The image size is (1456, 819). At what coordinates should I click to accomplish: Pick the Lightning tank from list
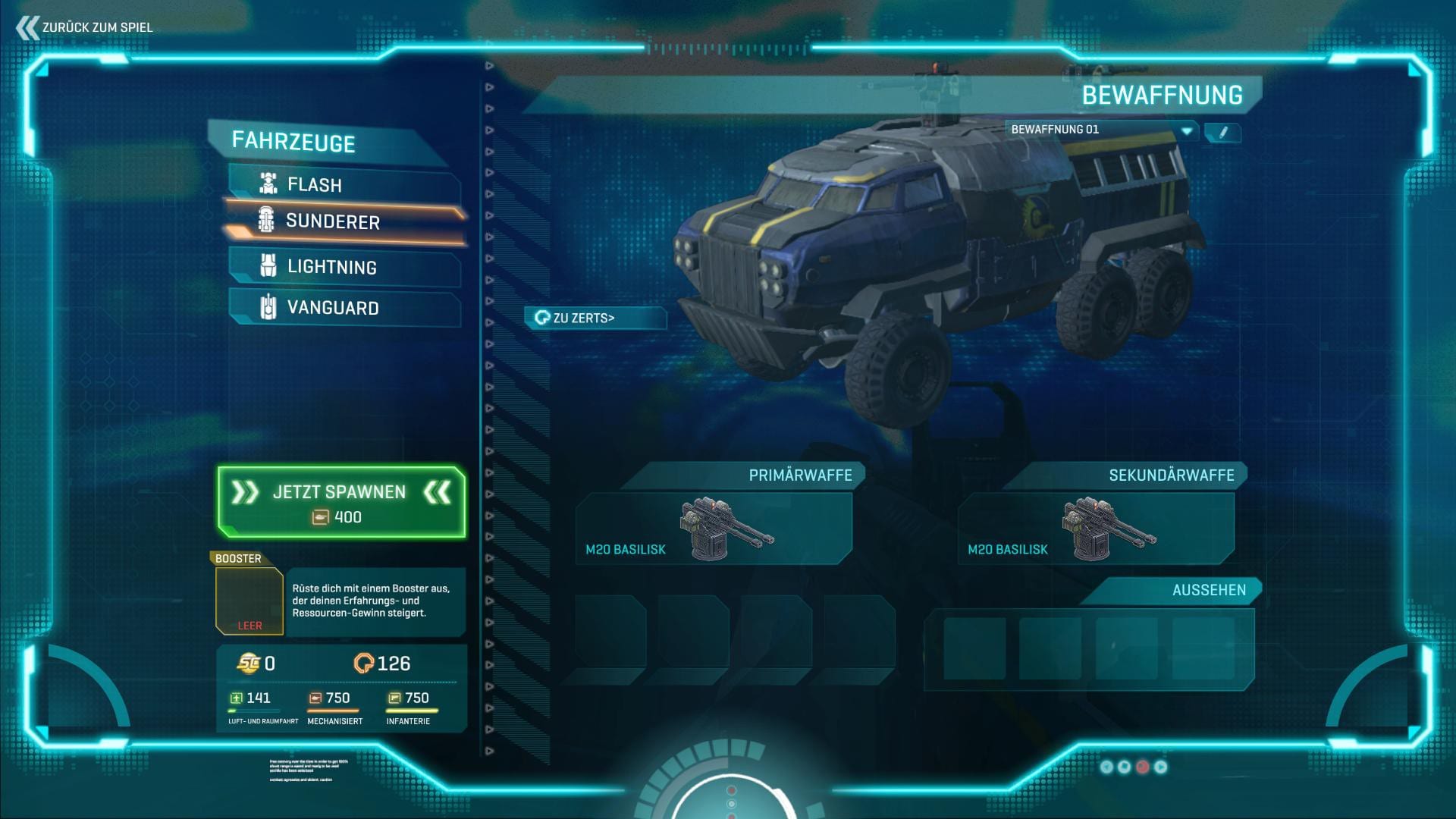(344, 267)
